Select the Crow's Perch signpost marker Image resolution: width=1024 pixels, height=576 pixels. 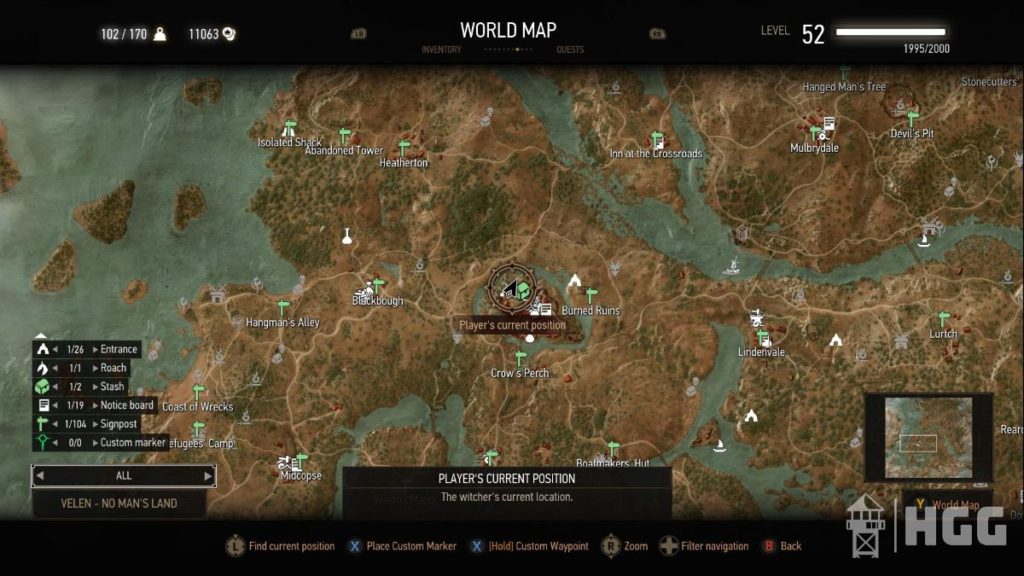point(520,358)
